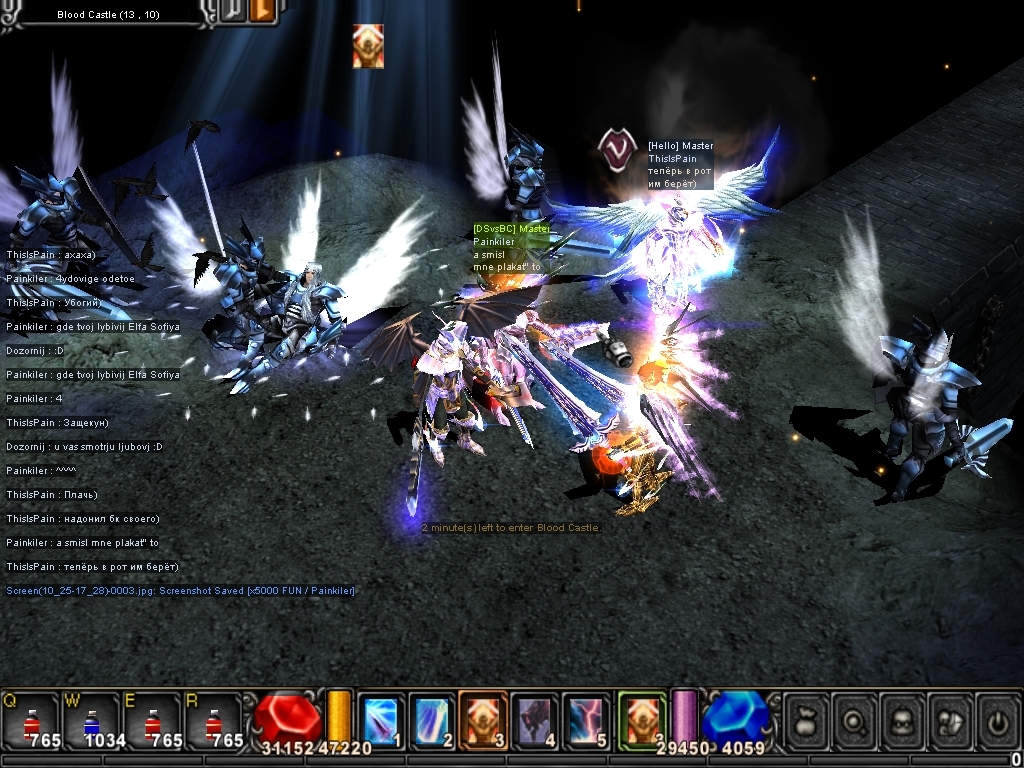Open the inventory bag button
This screenshot has height=768, width=1024.
808,720
